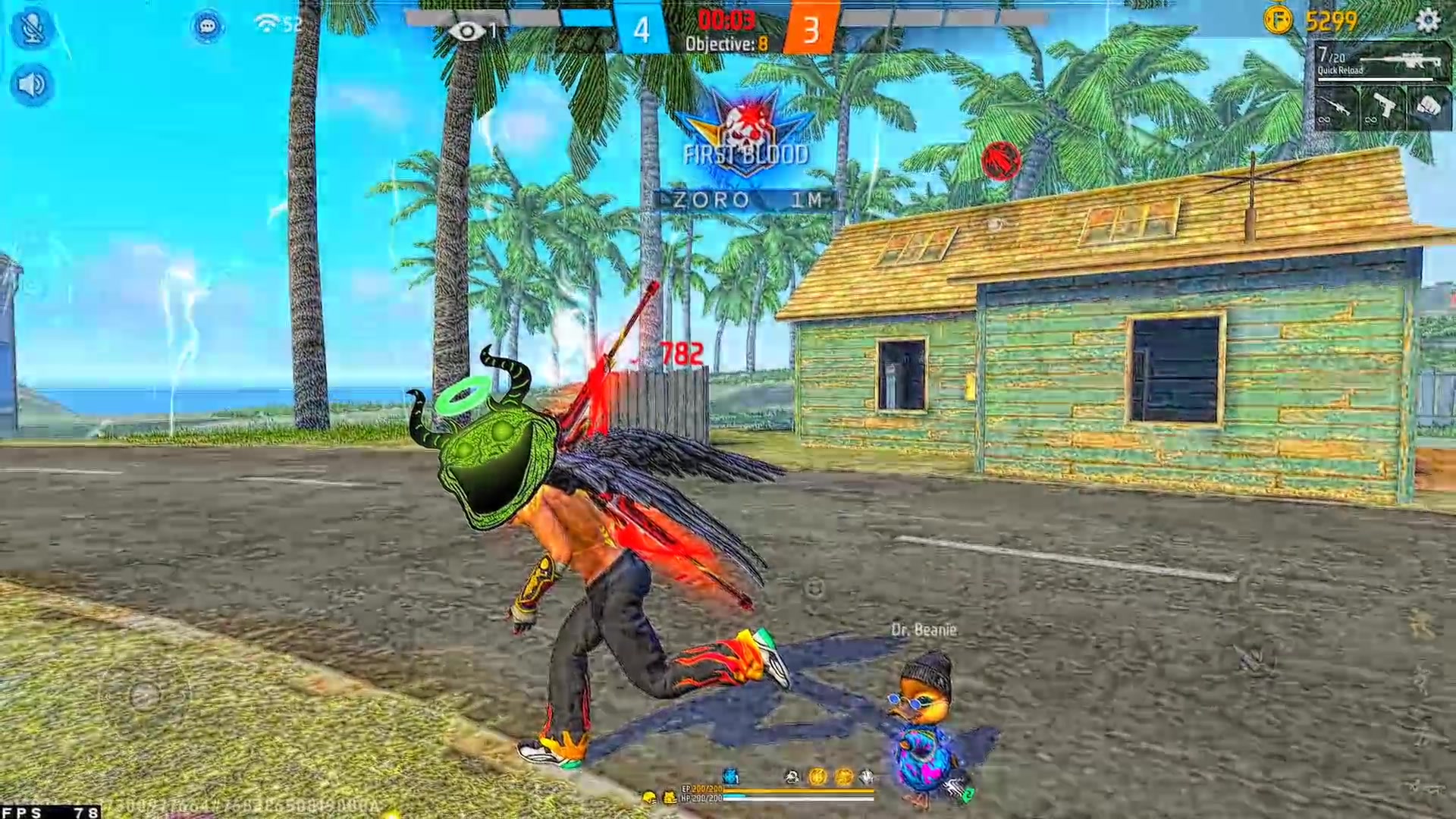Switch to the secondary rifle slot
This screenshot has width=1456, height=819.
click(1335, 108)
